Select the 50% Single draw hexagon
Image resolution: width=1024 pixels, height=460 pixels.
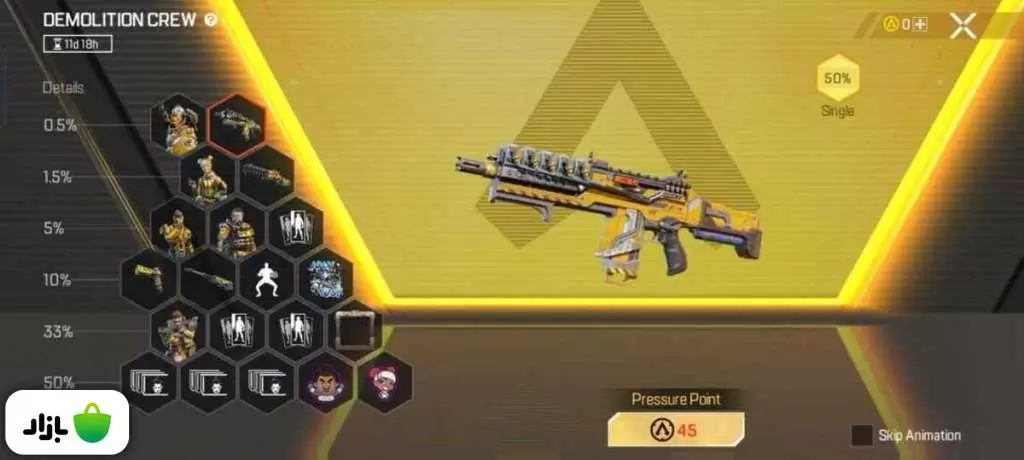[x=838, y=78]
